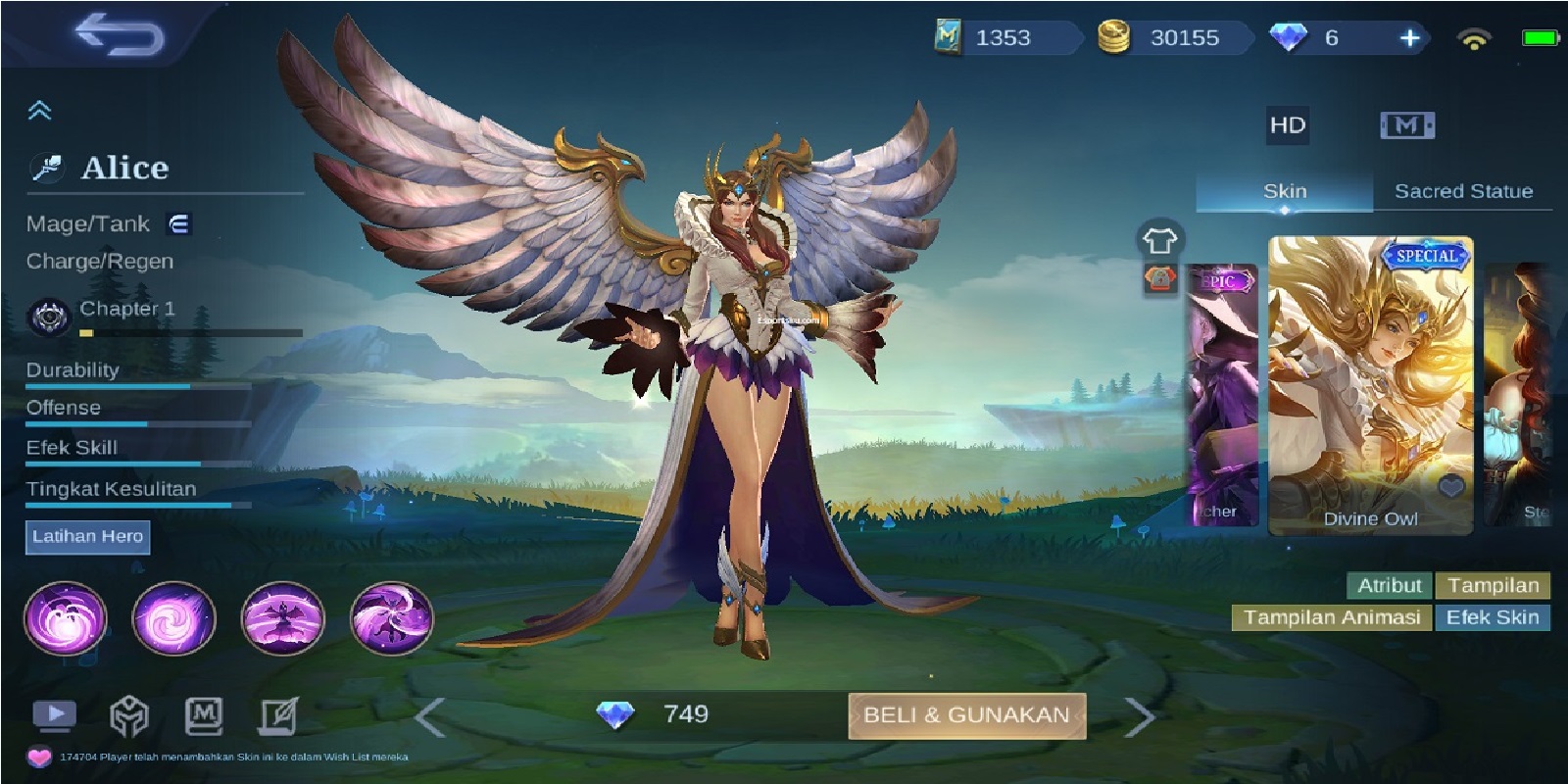Viewport: 1568px width, 784px height.
Task: Switch to the Skin tab
Action: pyautogui.click(x=1285, y=191)
